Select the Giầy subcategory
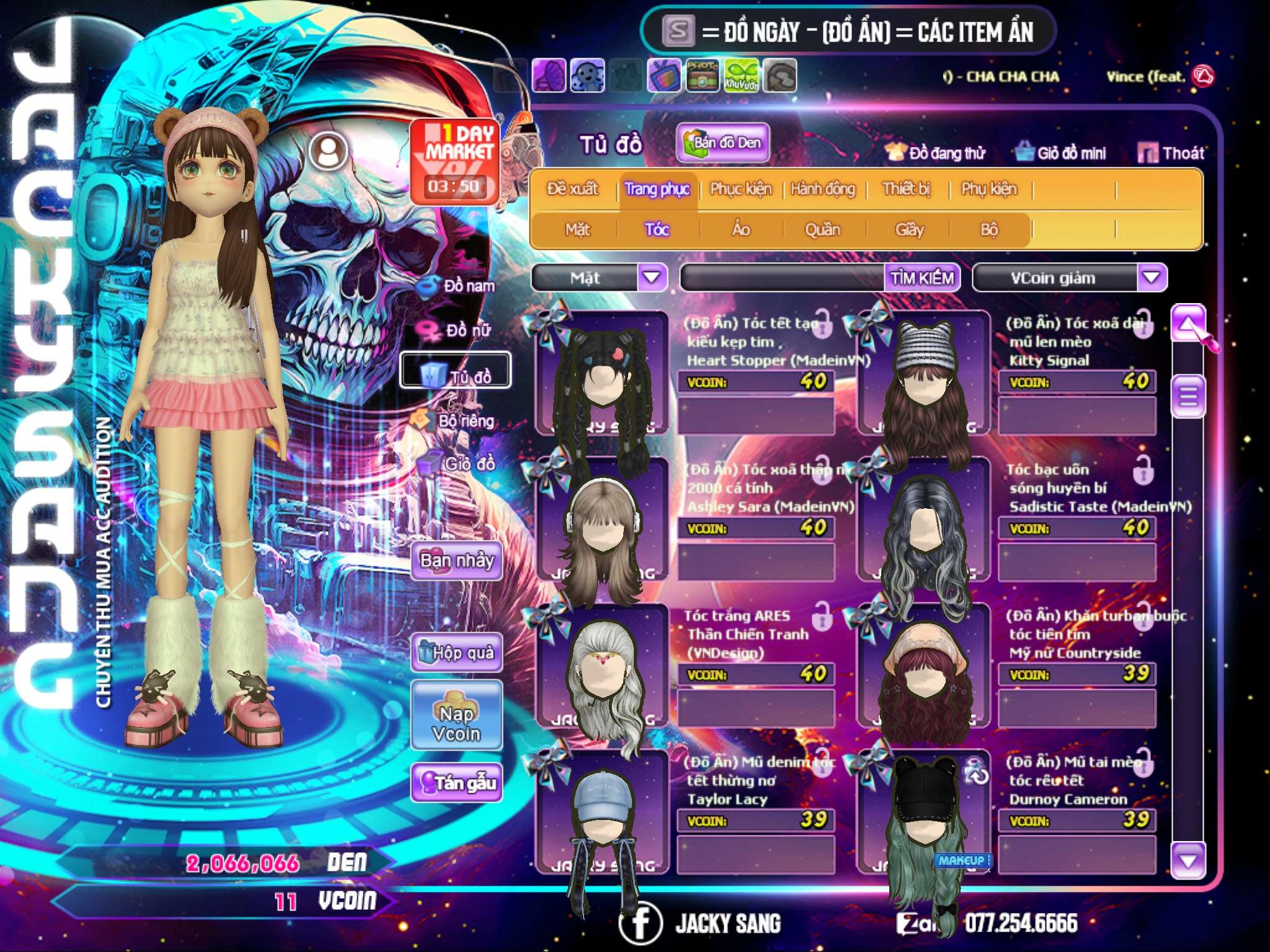 tap(909, 230)
